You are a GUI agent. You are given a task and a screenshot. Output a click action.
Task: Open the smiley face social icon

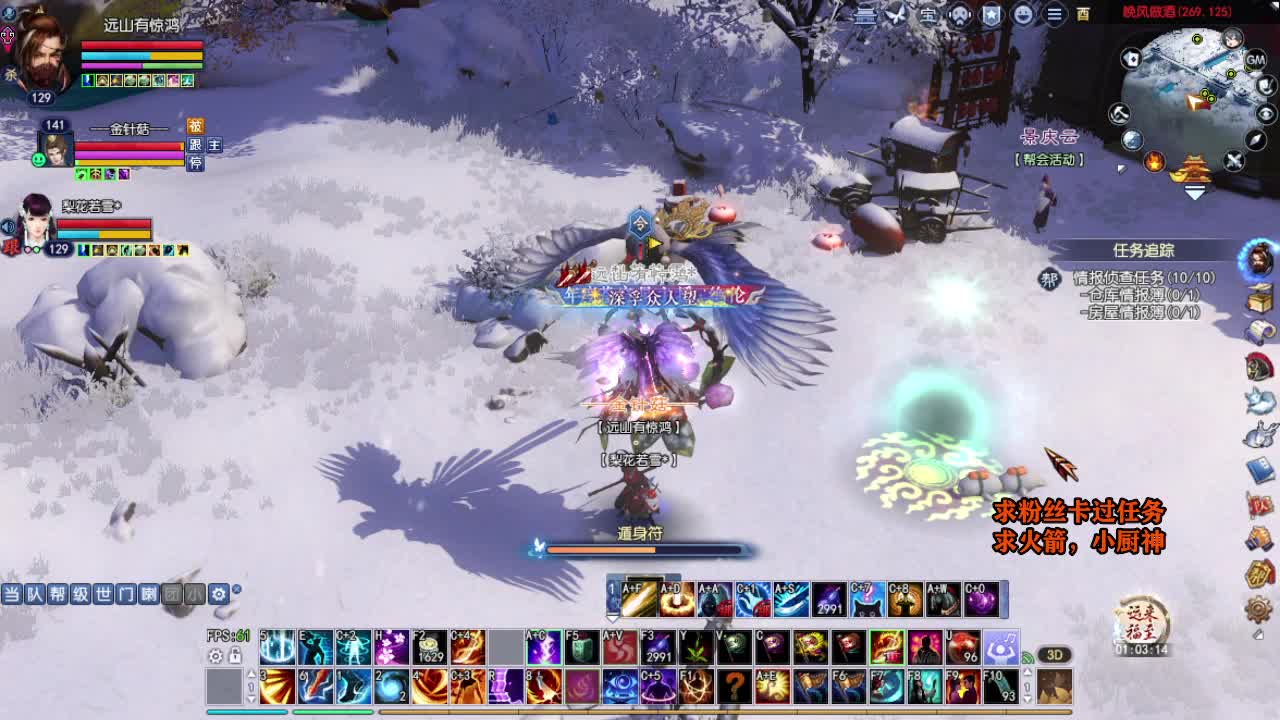point(1023,14)
